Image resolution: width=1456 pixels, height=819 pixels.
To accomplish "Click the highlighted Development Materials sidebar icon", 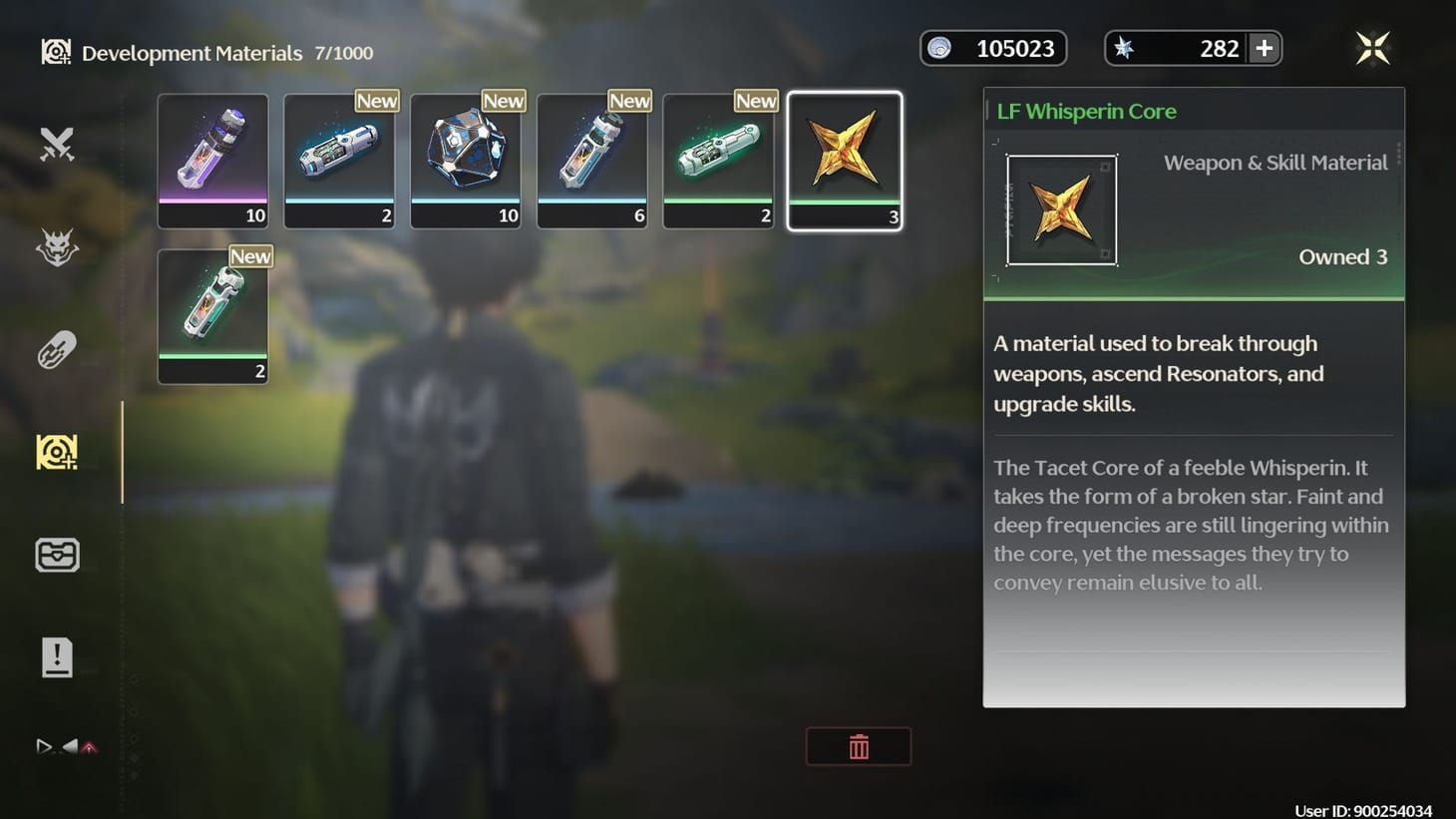I will click(x=57, y=451).
